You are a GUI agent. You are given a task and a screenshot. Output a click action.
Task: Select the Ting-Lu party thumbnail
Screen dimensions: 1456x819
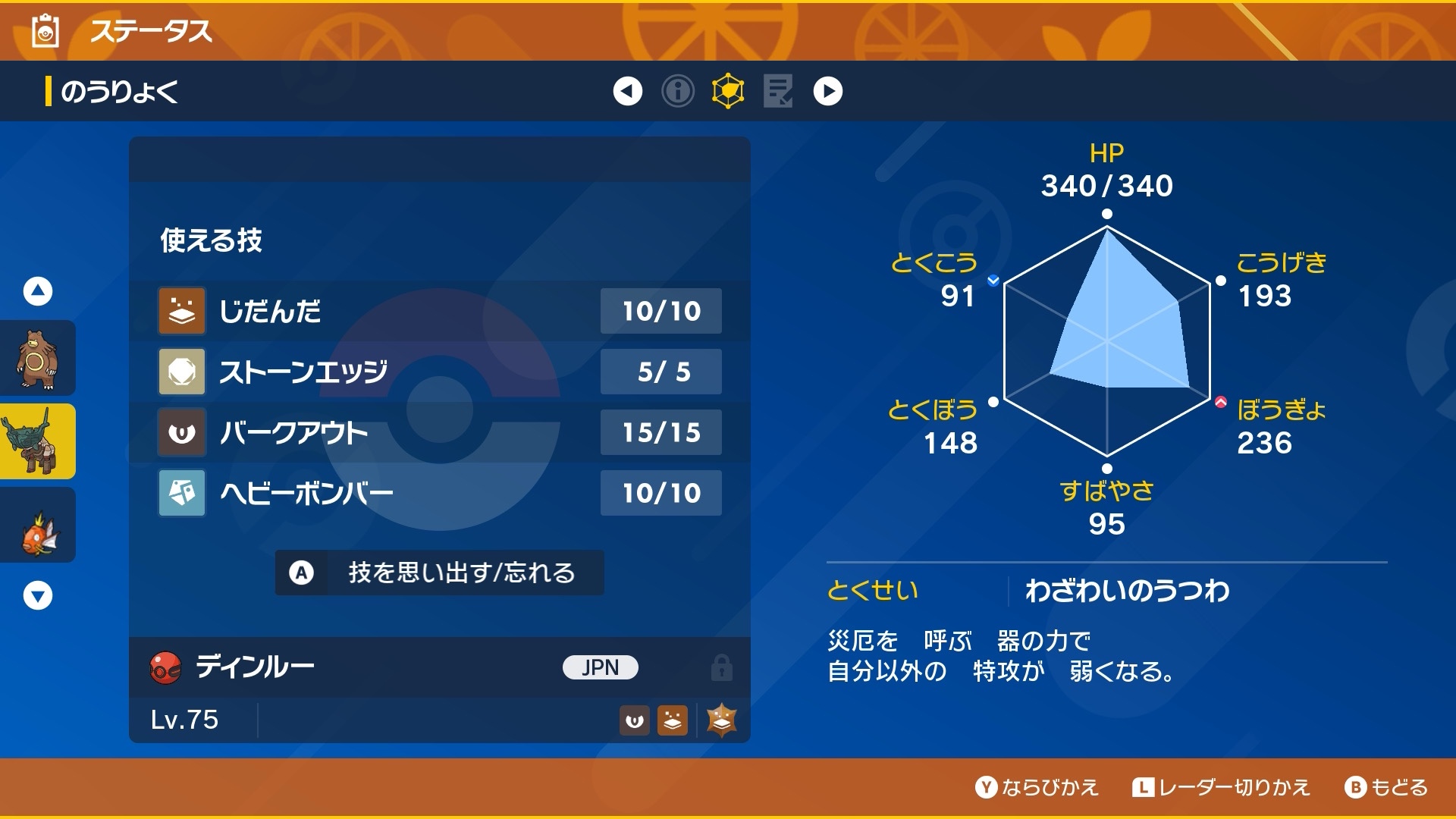[36, 441]
